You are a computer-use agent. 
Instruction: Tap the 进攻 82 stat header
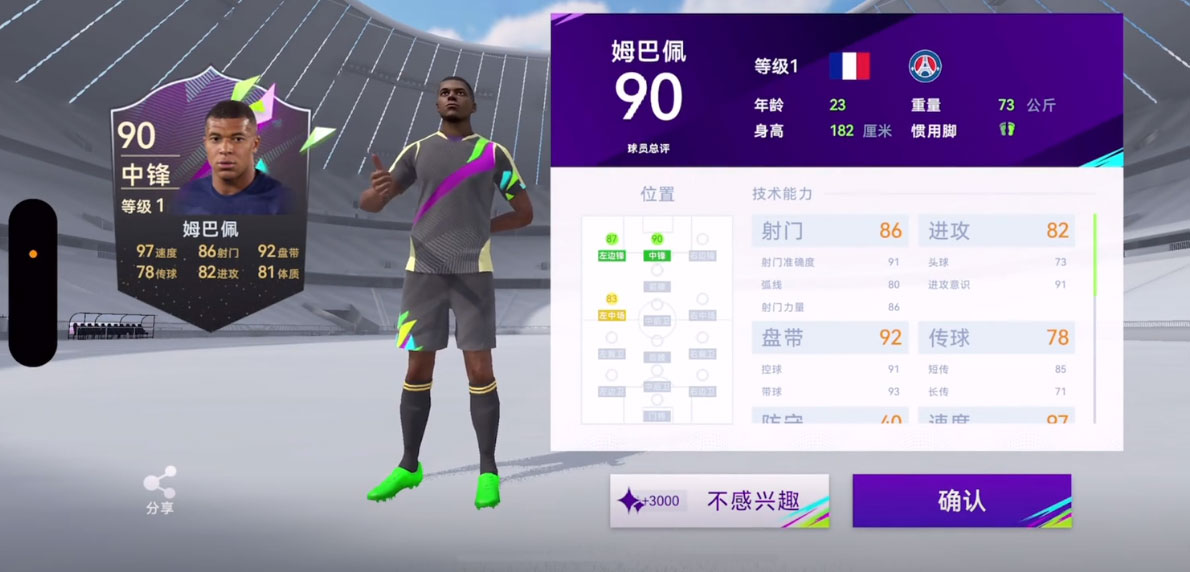pyautogui.click(x=997, y=231)
